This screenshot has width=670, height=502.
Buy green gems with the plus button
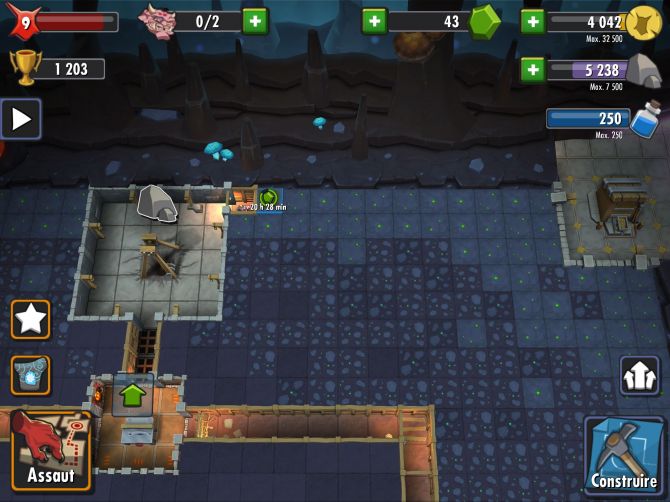(x=374, y=21)
